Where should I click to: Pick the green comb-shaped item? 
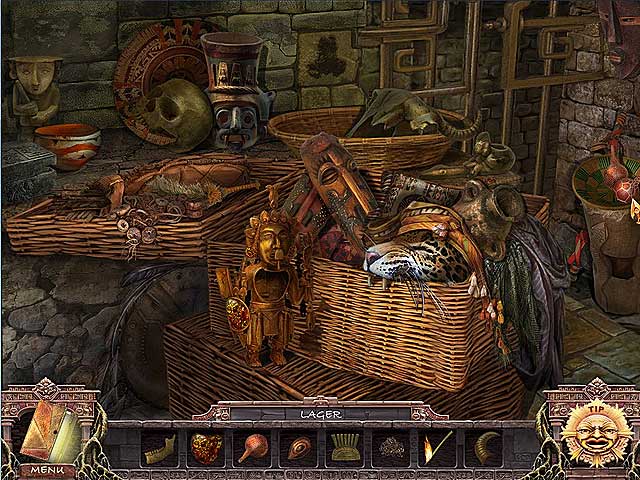(345, 446)
